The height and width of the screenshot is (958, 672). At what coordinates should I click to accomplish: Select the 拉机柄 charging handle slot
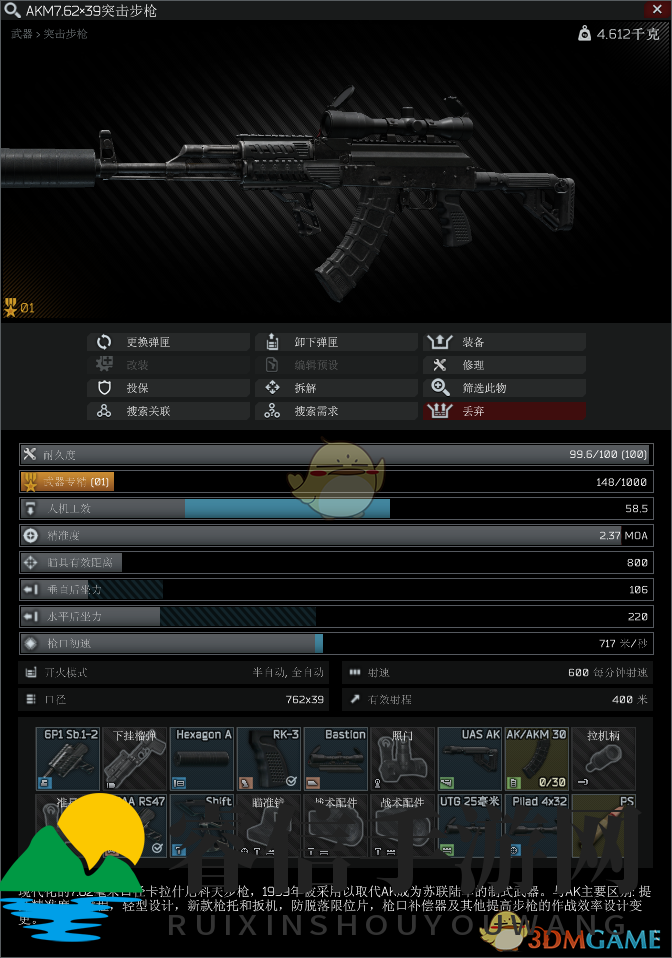(x=604, y=758)
